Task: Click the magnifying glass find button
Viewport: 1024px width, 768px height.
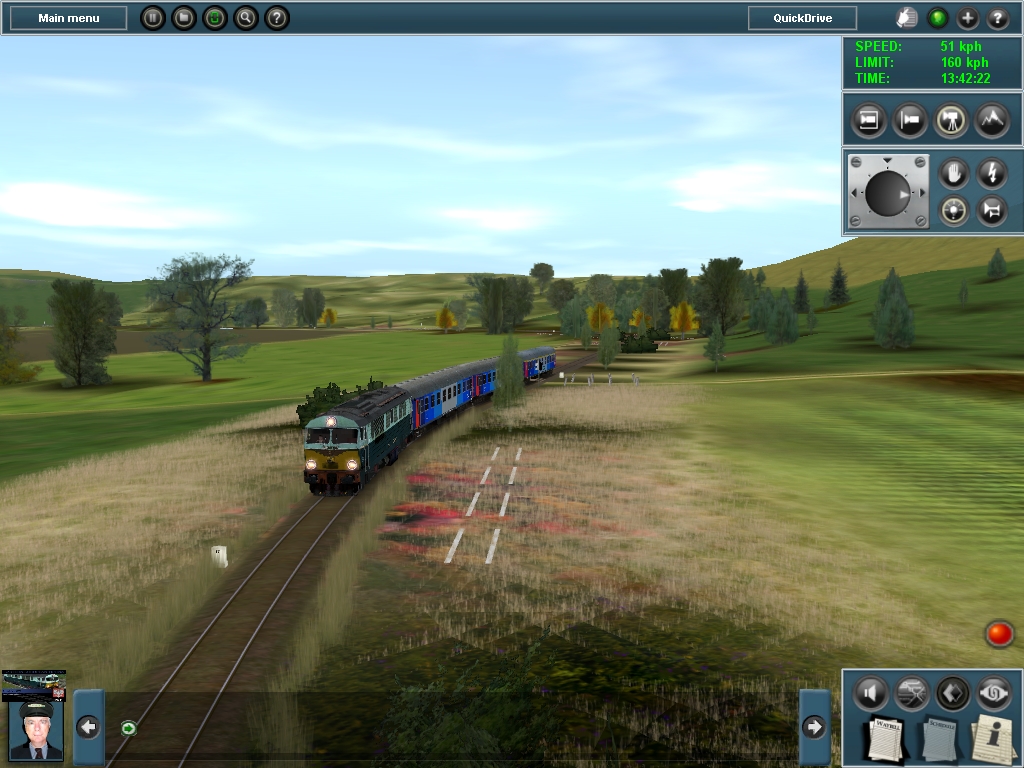Action: [x=246, y=18]
